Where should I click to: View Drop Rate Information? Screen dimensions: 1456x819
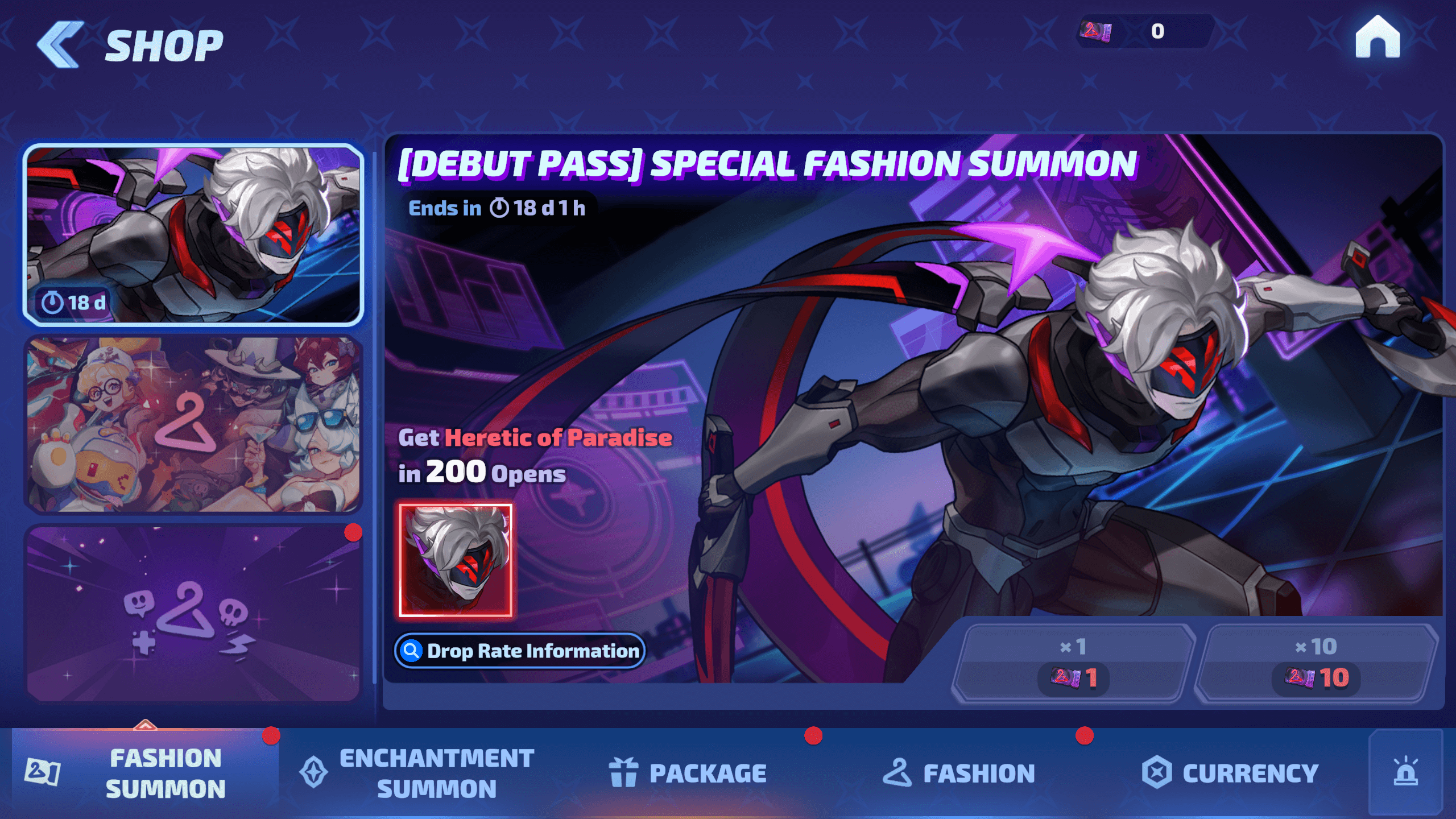(520, 651)
